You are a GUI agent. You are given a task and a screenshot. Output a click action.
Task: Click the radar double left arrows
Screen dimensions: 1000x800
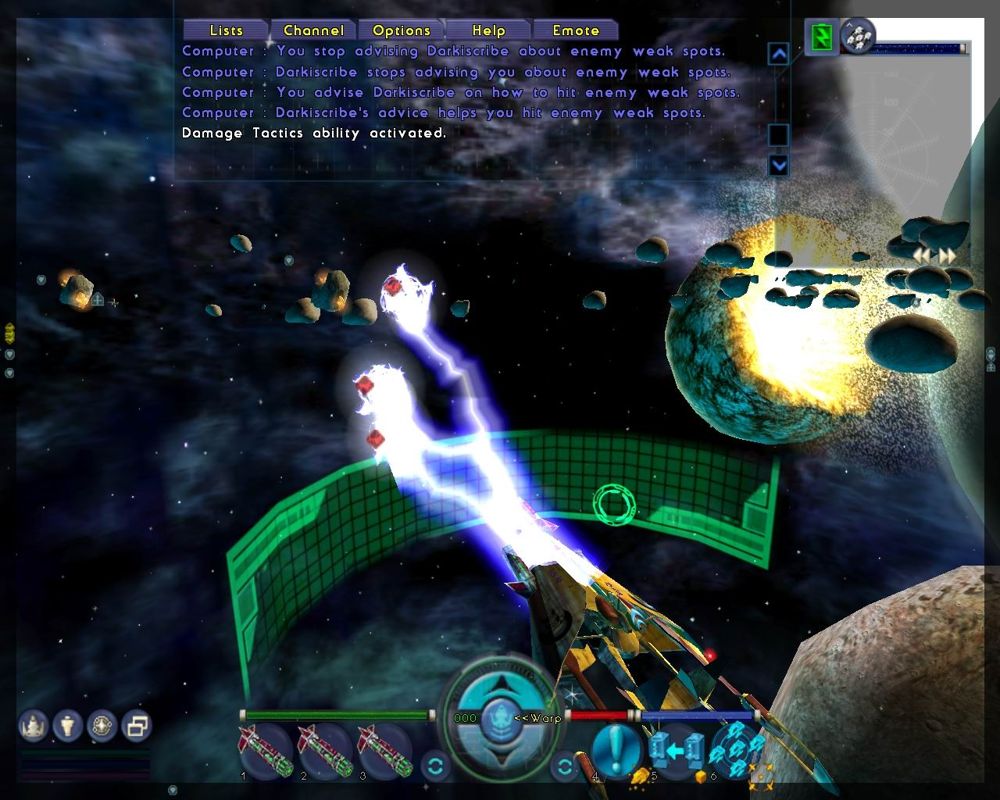coord(922,256)
